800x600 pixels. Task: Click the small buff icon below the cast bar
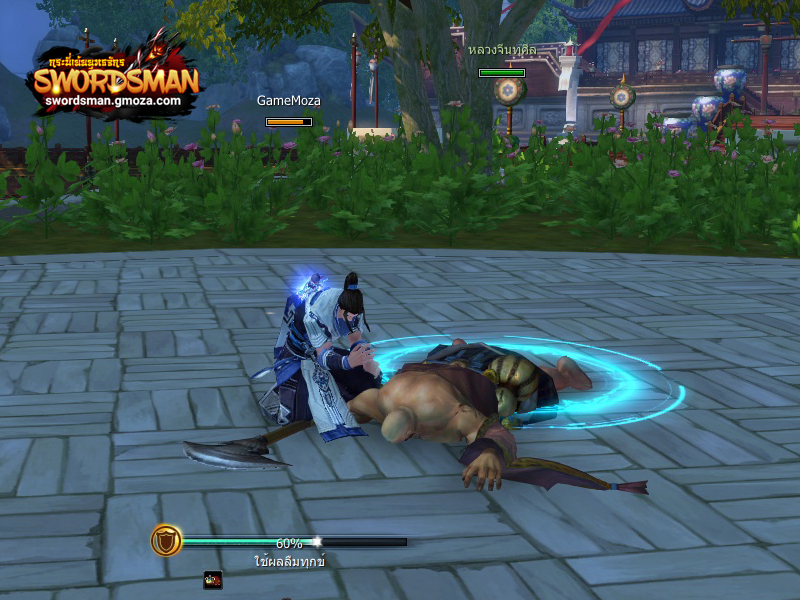[x=212, y=579]
